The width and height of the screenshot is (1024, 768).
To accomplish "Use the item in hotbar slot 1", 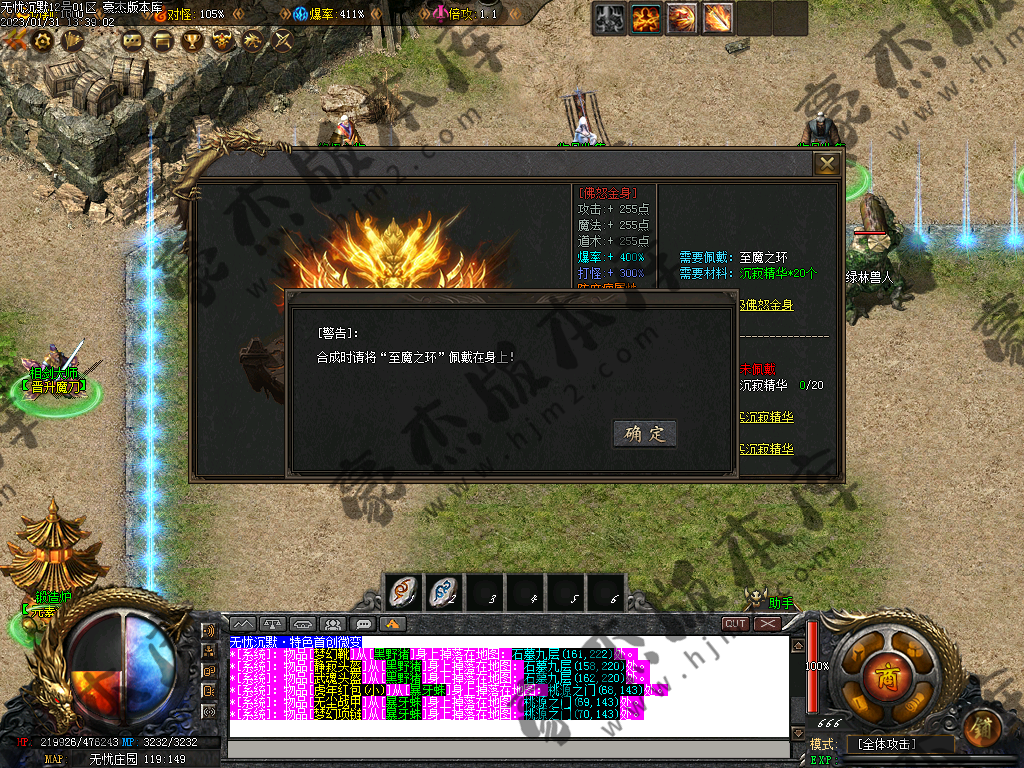I will [403, 593].
